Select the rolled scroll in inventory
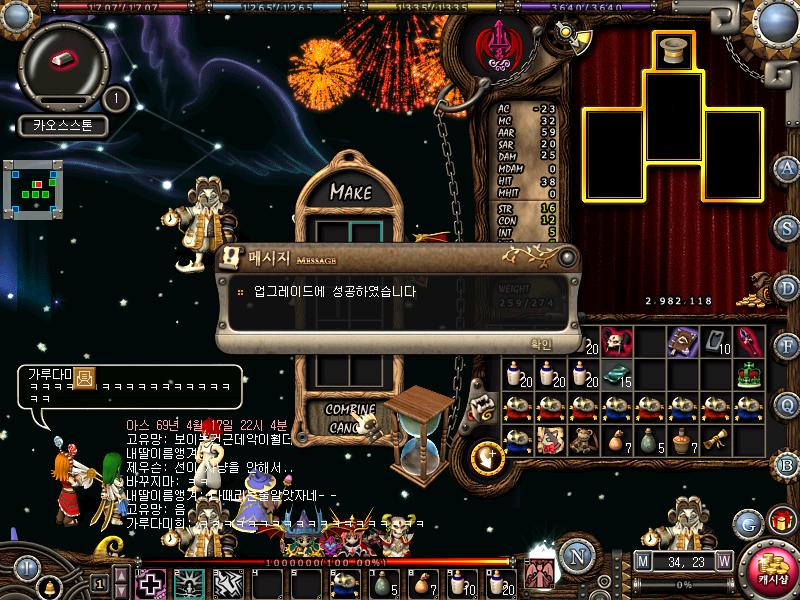This screenshot has width=800, height=600. pos(715,440)
